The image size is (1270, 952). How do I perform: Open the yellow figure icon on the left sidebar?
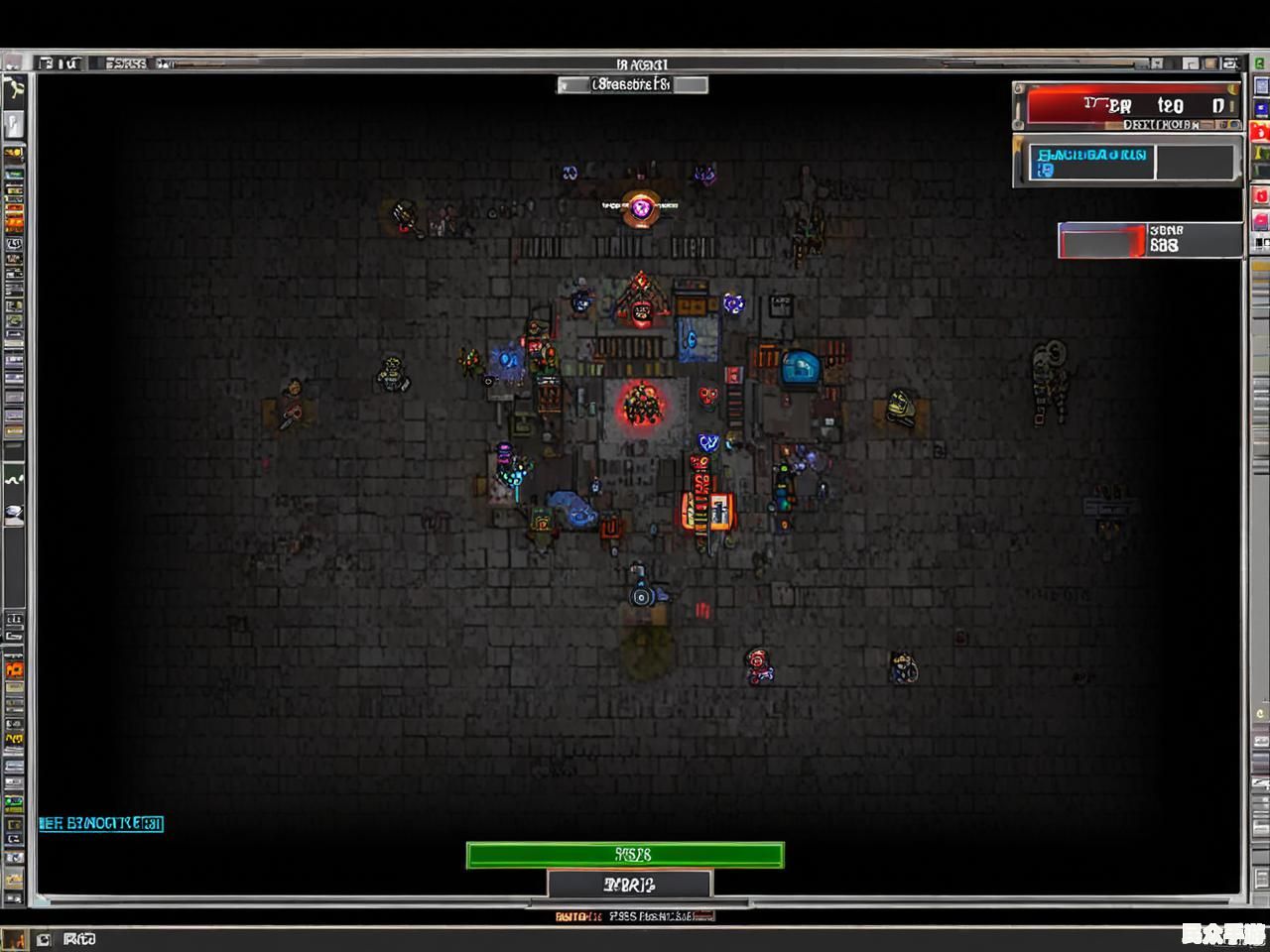(14, 90)
